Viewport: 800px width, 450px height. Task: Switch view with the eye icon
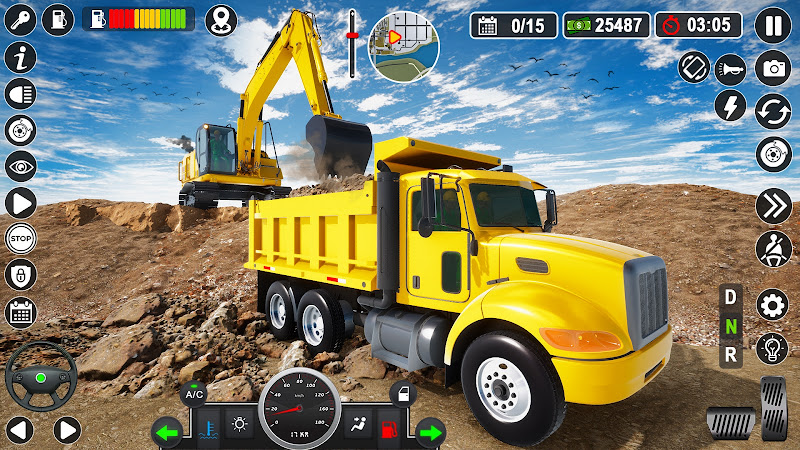(x=20, y=166)
